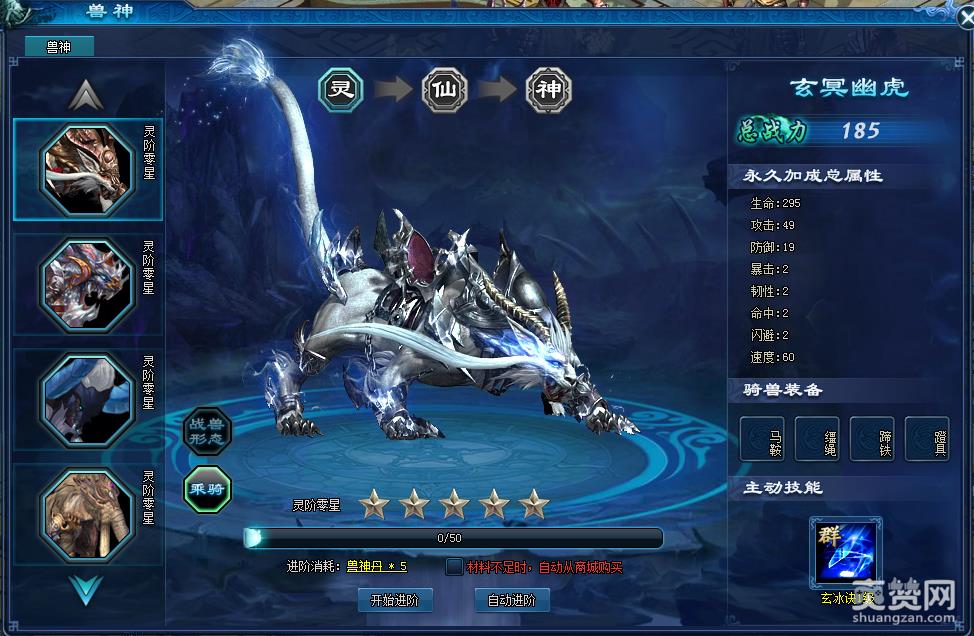Switch to 战兽形态 battle form
974x636 pixels.
point(208,431)
